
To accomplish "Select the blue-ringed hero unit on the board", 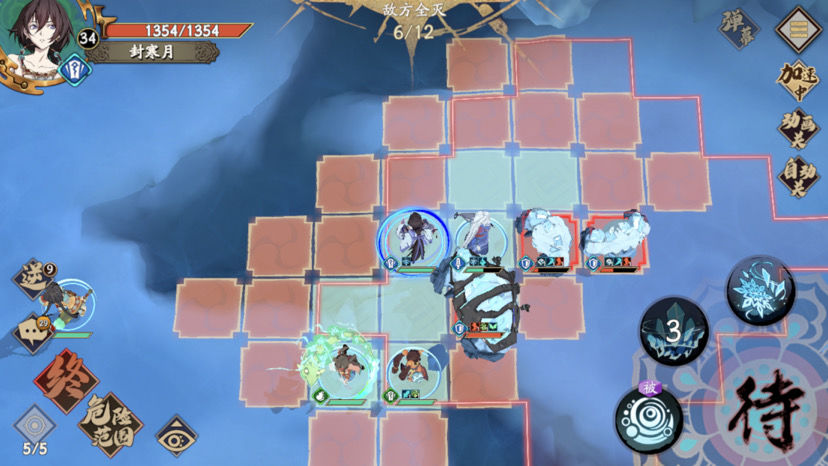I will click(410, 240).
